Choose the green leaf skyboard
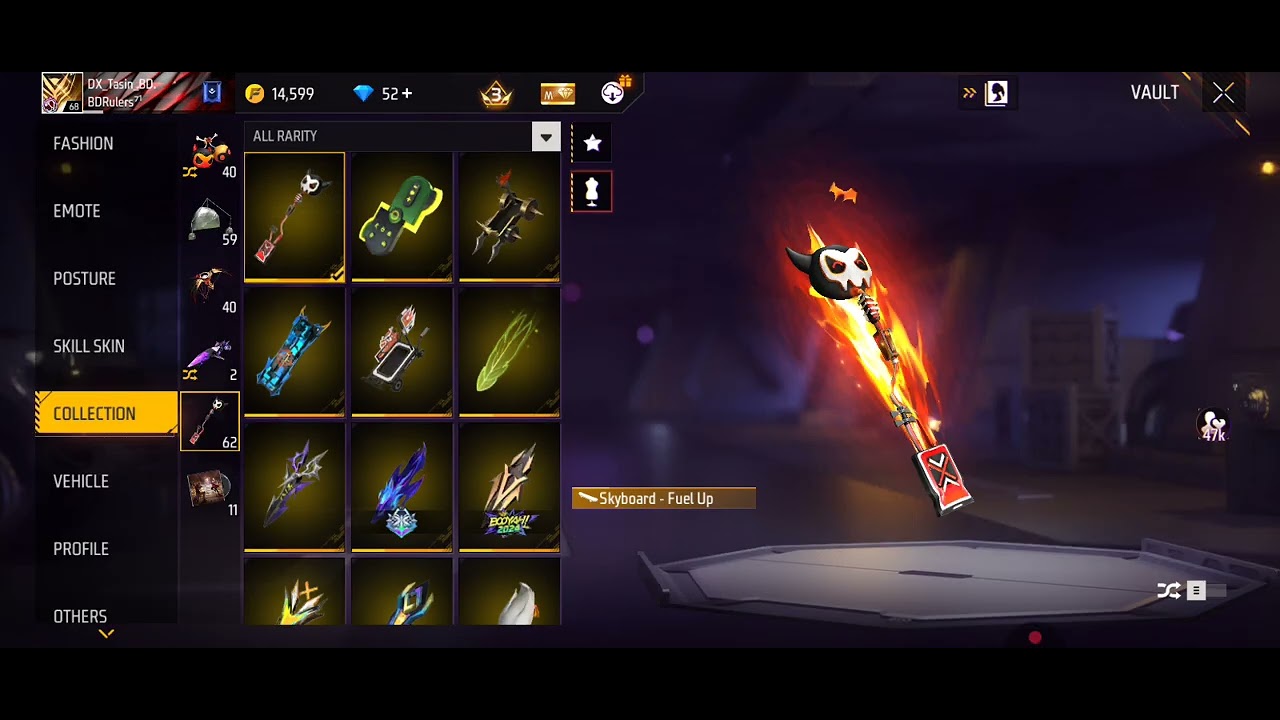1280x720 pixels. point(510,352)
